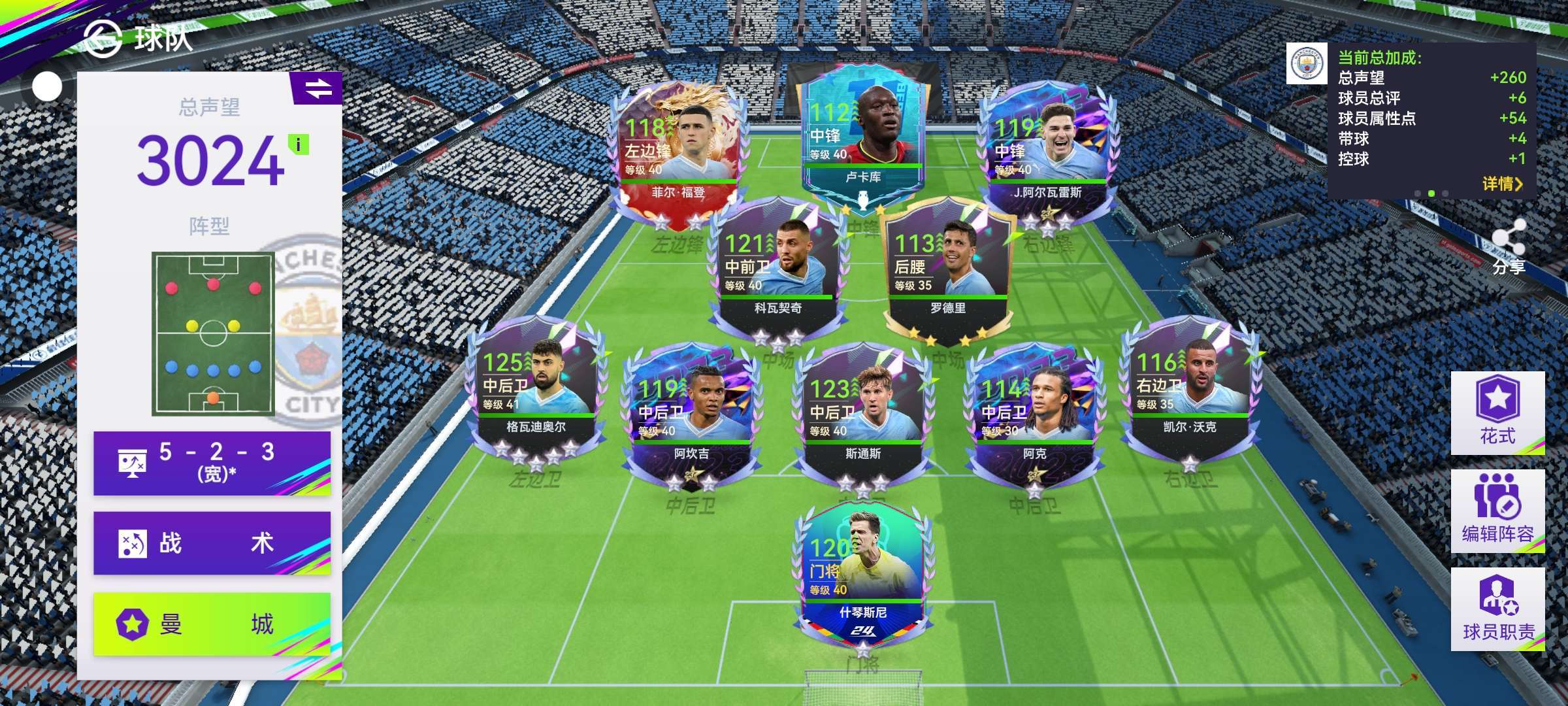Viewport: 1568px width, 706px height.
Task: Open 详情 details for current bonuses
Action: pyautogui.click(x=1501, y=184)
